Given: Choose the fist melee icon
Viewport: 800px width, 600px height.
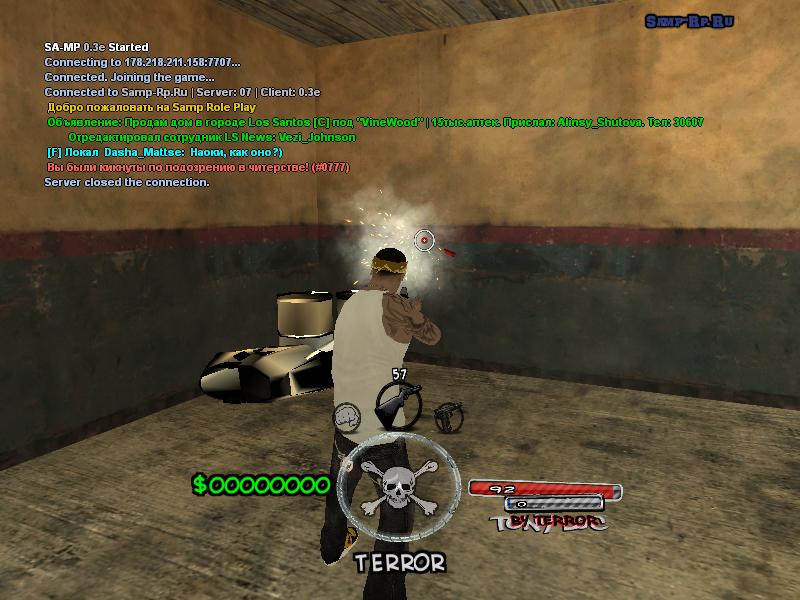Looking at the screenshot, I should click(347, 414).
